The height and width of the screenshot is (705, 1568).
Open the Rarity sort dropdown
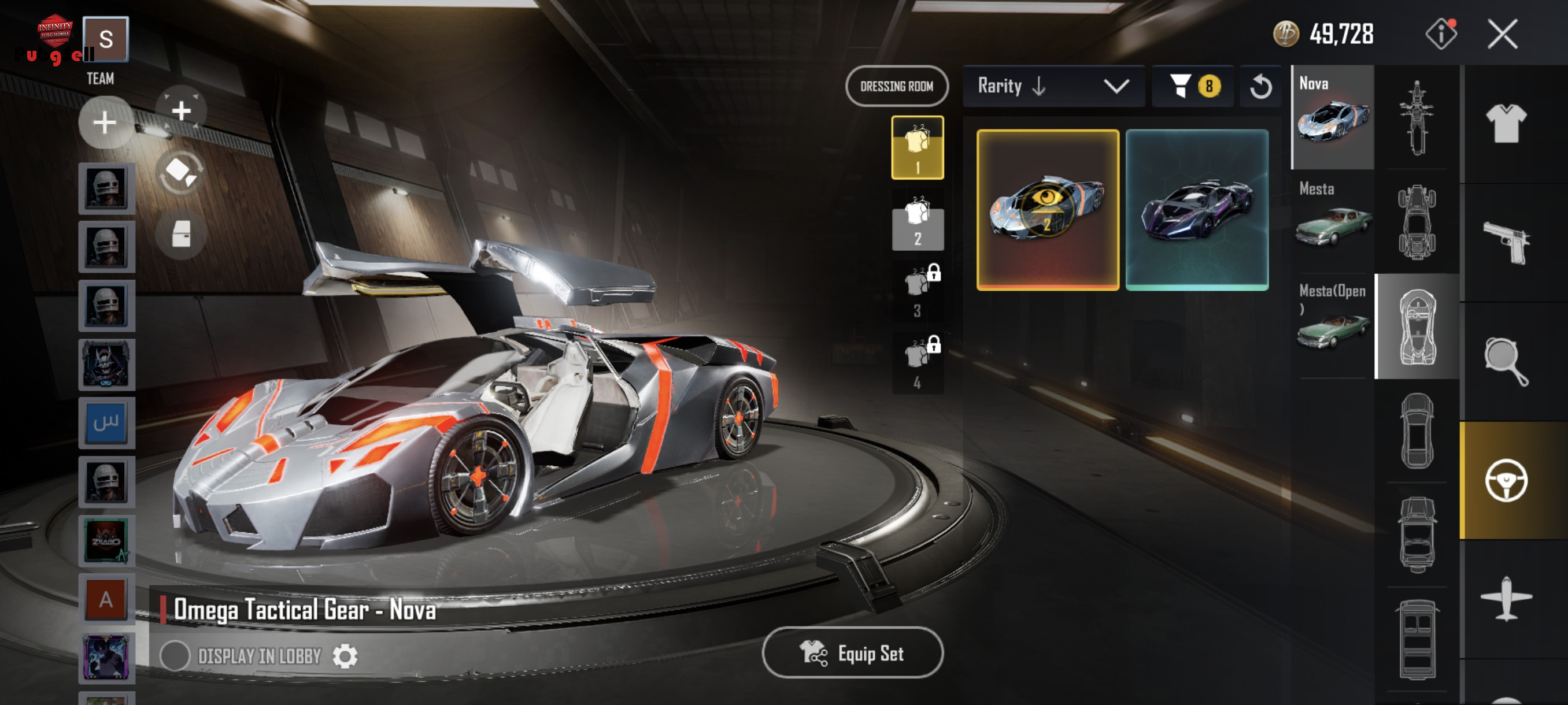coord(1053,86)
